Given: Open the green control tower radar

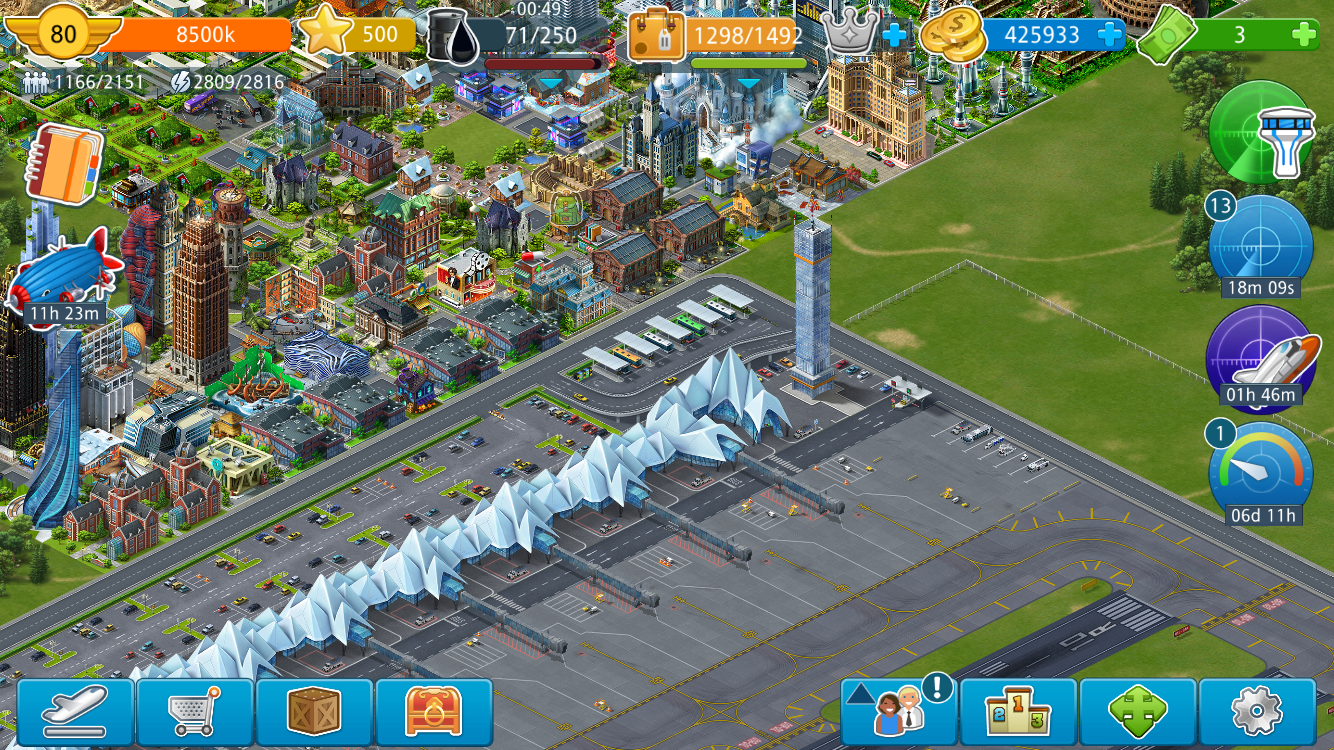Looking at the screenshot, I should [x=1261, y=132].
